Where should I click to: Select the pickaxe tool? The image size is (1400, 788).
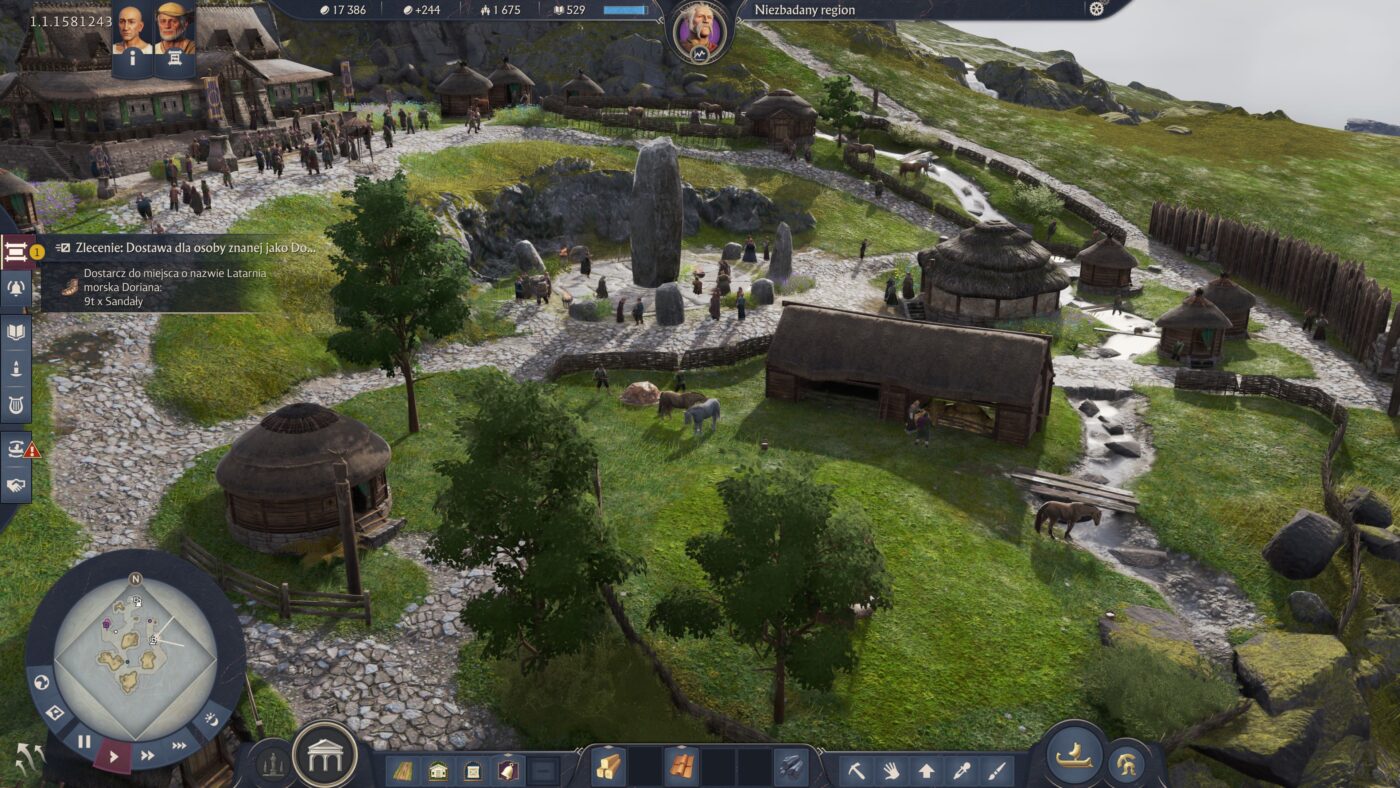click(856, 770)
